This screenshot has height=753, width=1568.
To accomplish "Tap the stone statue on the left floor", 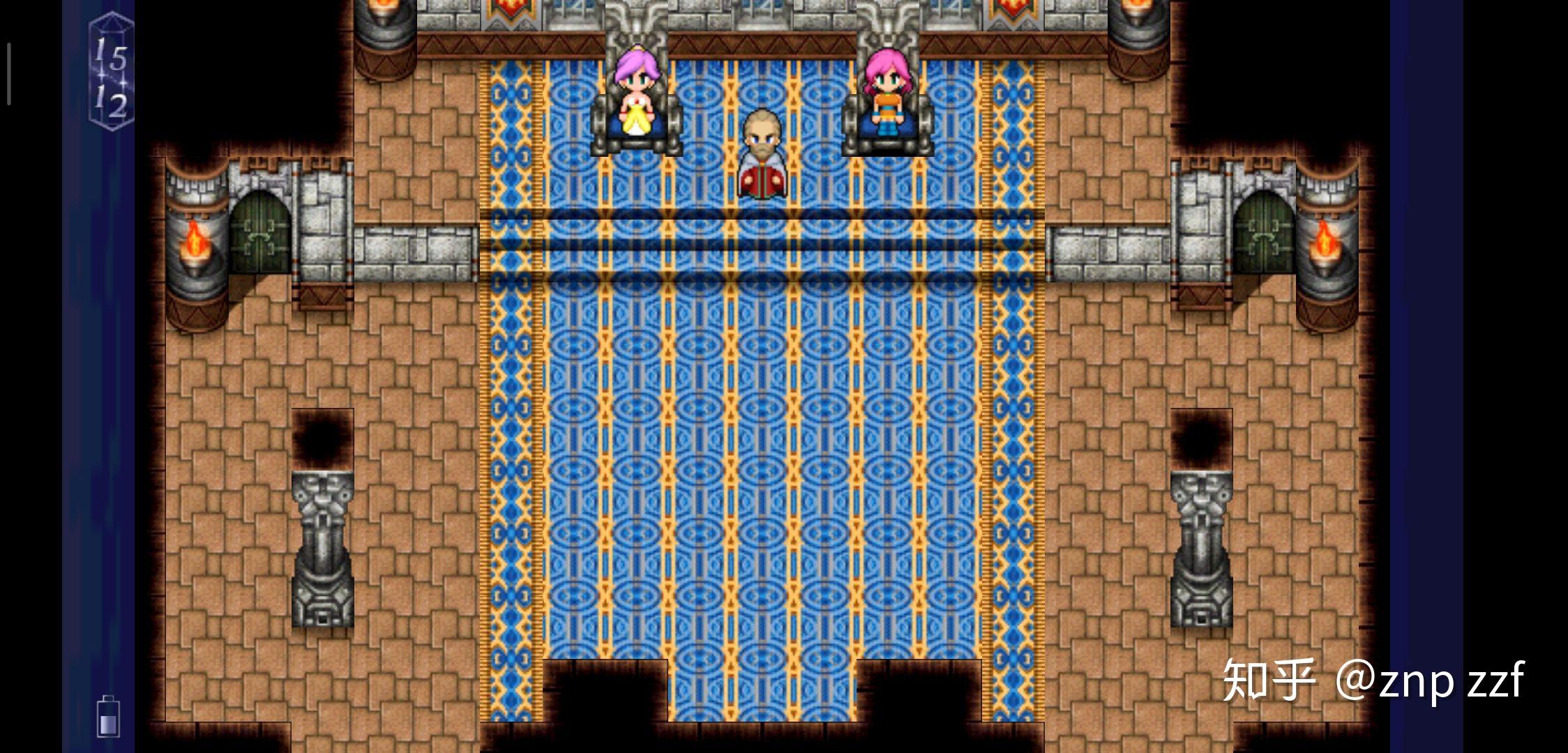I will point(322,551).
